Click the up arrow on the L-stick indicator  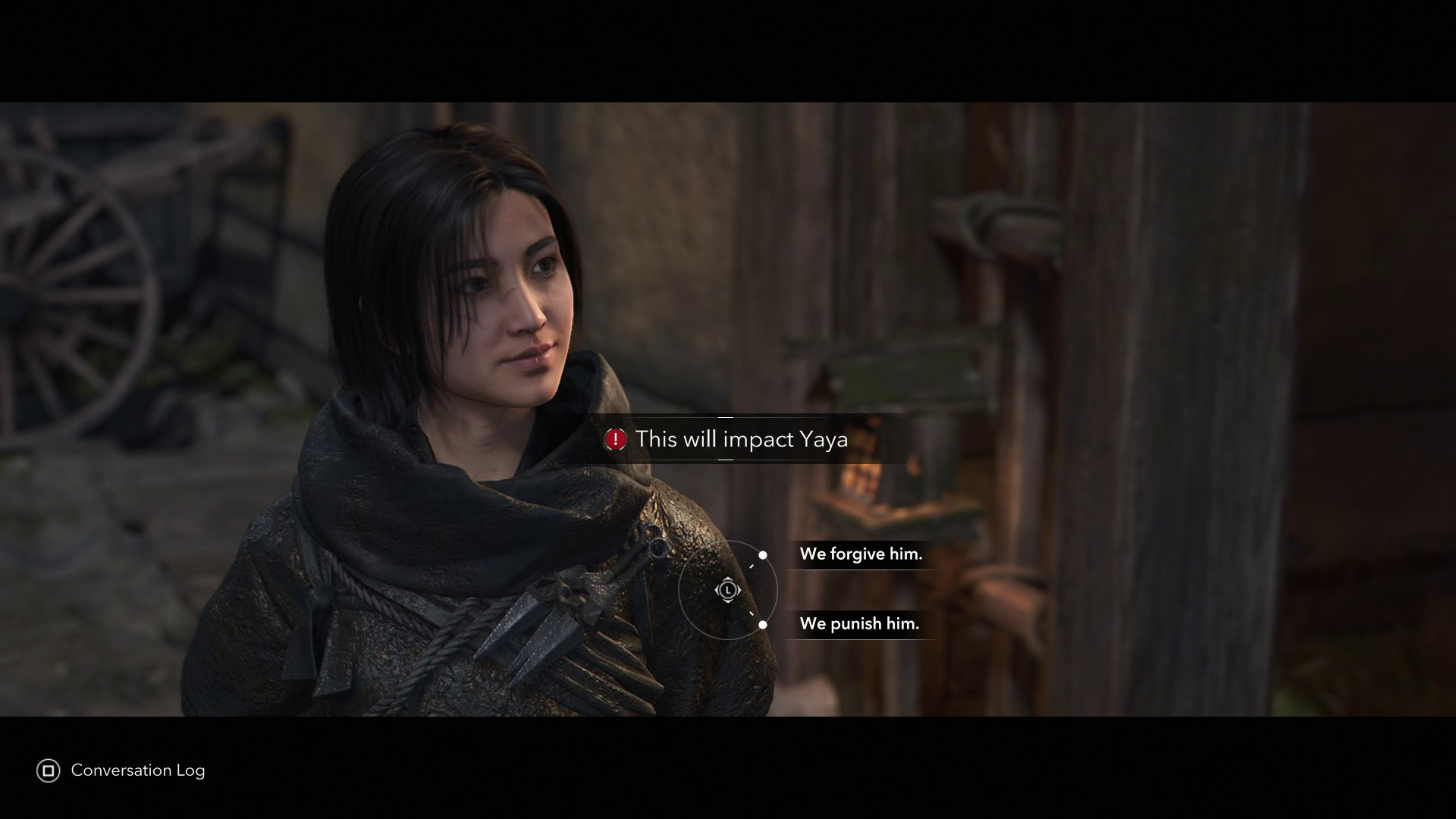pyautogui.click(x=728, y=579)
